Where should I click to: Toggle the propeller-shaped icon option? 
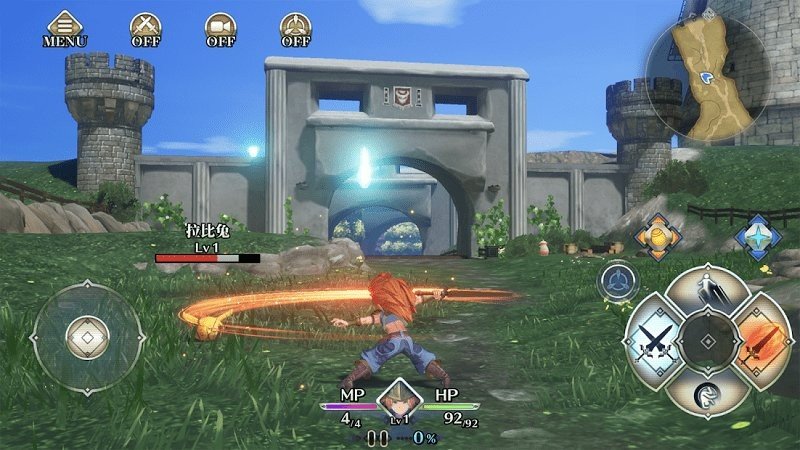tap(295, 28)
